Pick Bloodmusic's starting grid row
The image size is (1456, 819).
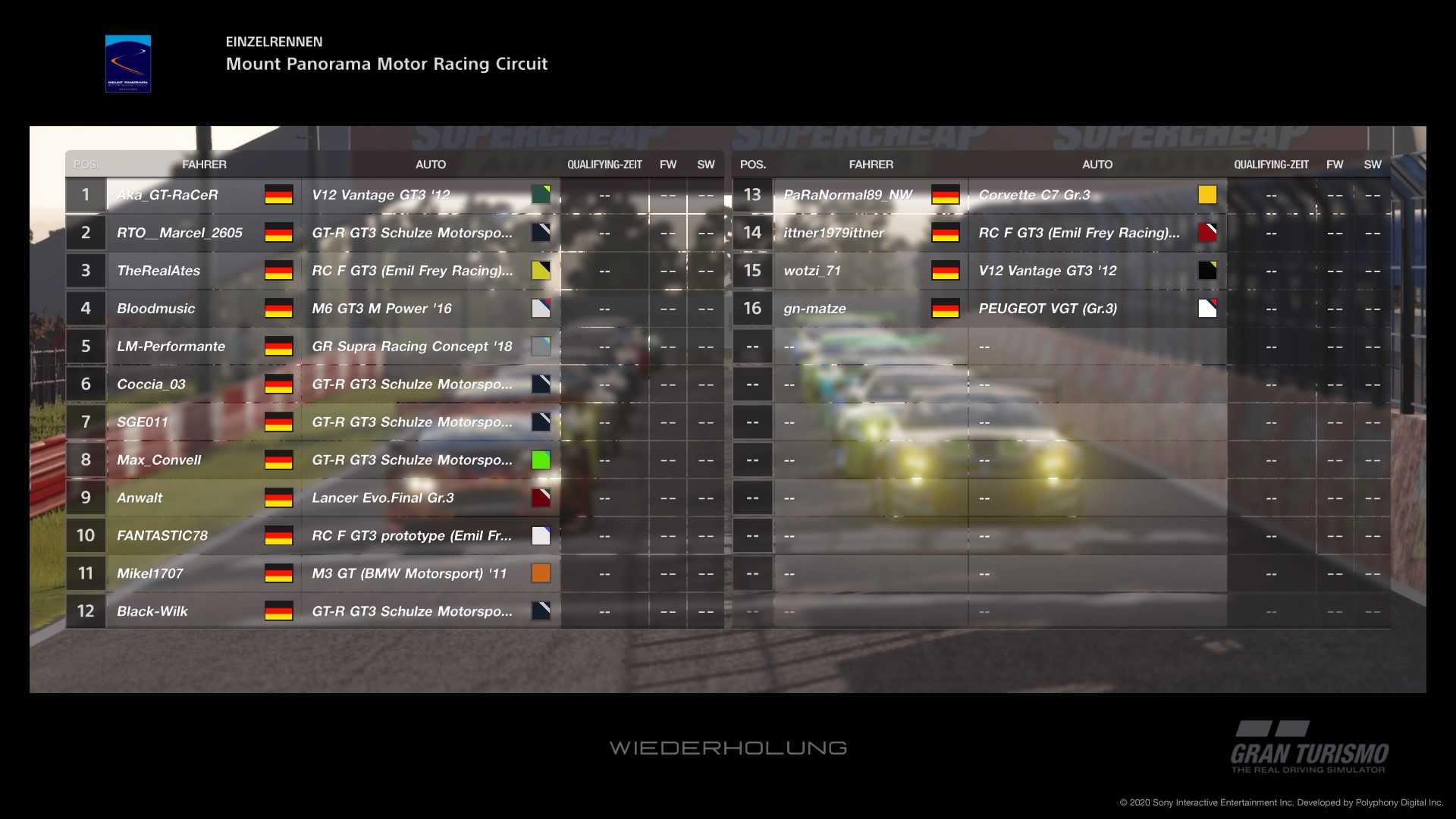155,309
